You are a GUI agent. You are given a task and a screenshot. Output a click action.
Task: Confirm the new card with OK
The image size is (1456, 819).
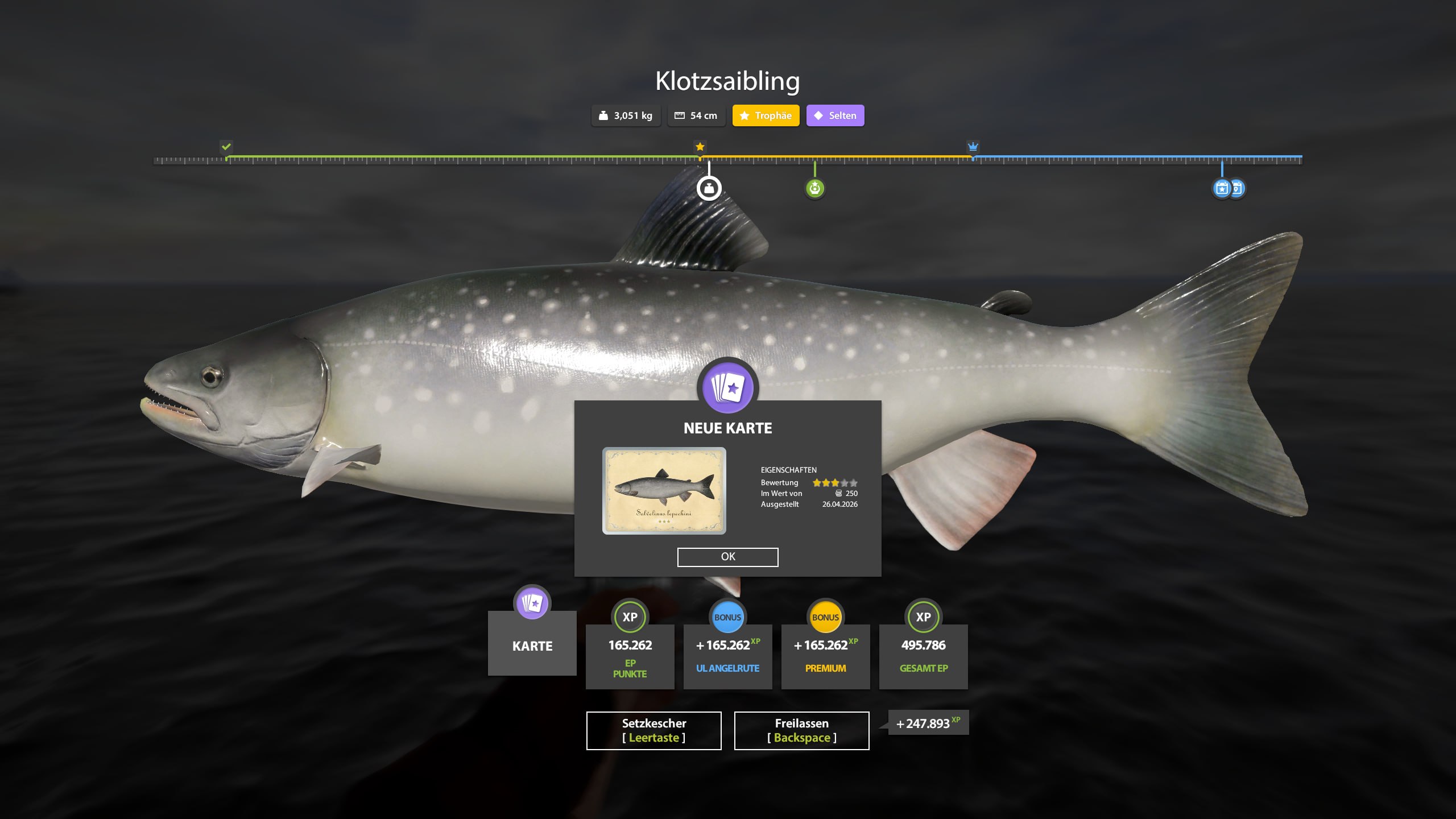[727, 557]
